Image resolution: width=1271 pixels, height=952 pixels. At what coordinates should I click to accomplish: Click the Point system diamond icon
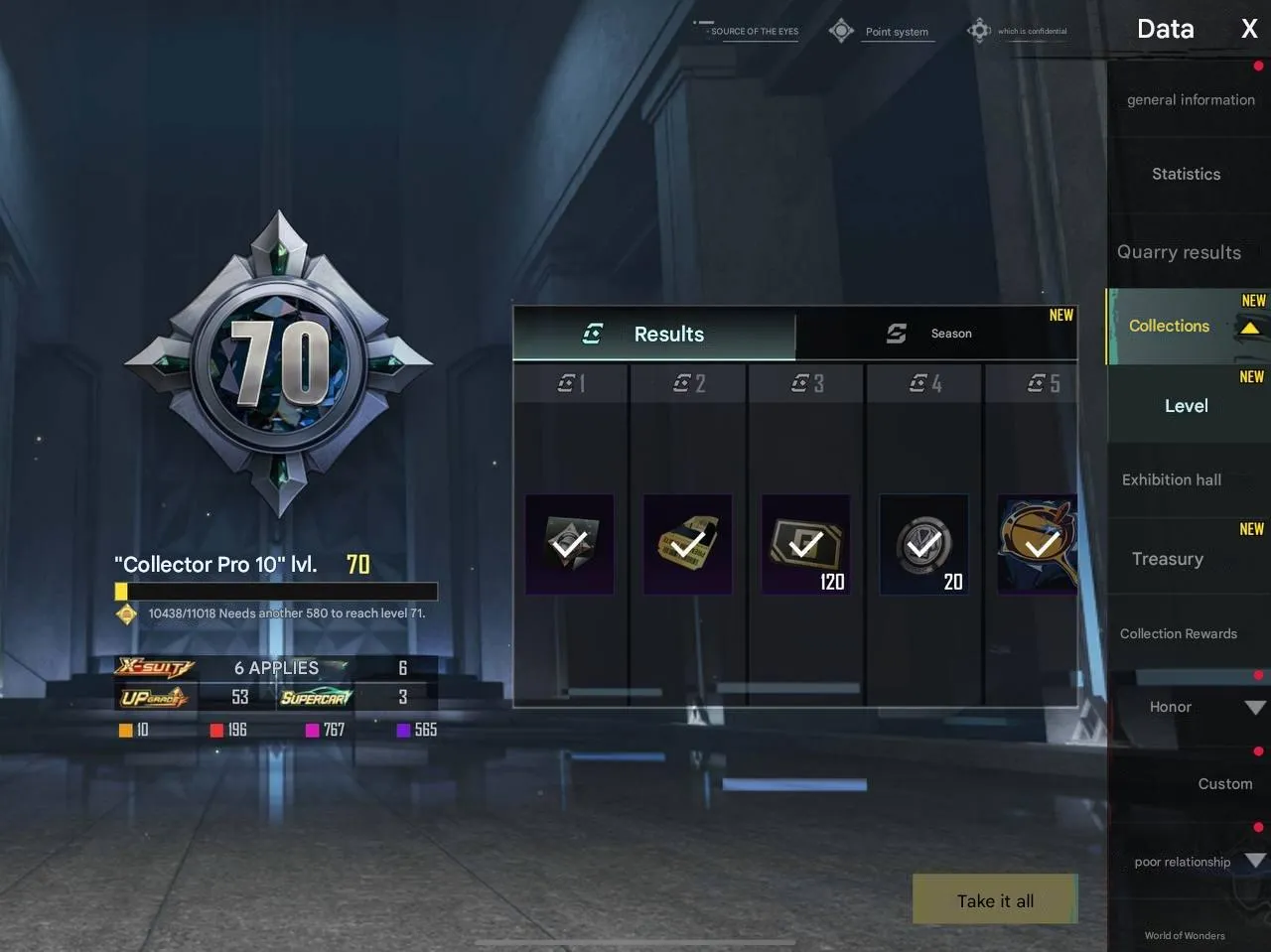click(x=841, y=30)
